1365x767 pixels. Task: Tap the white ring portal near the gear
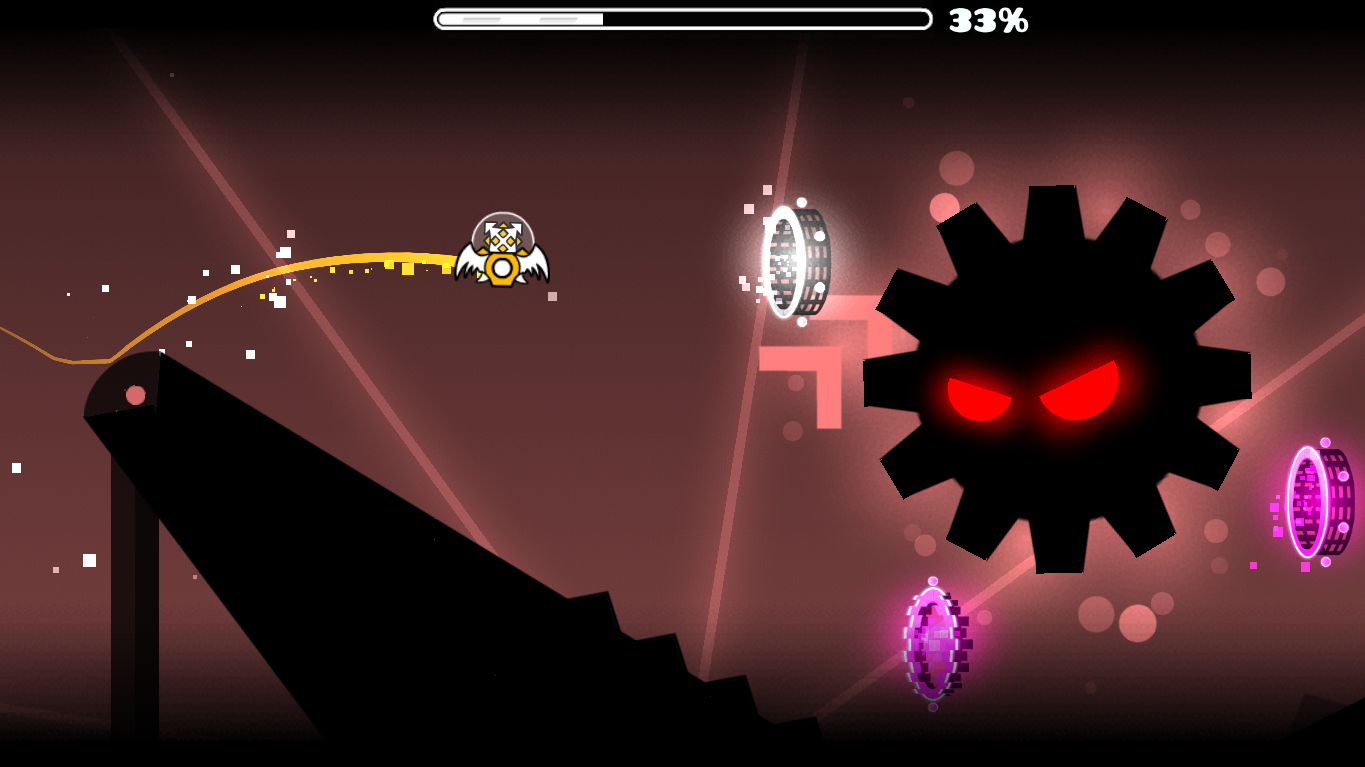coord(791,260)
